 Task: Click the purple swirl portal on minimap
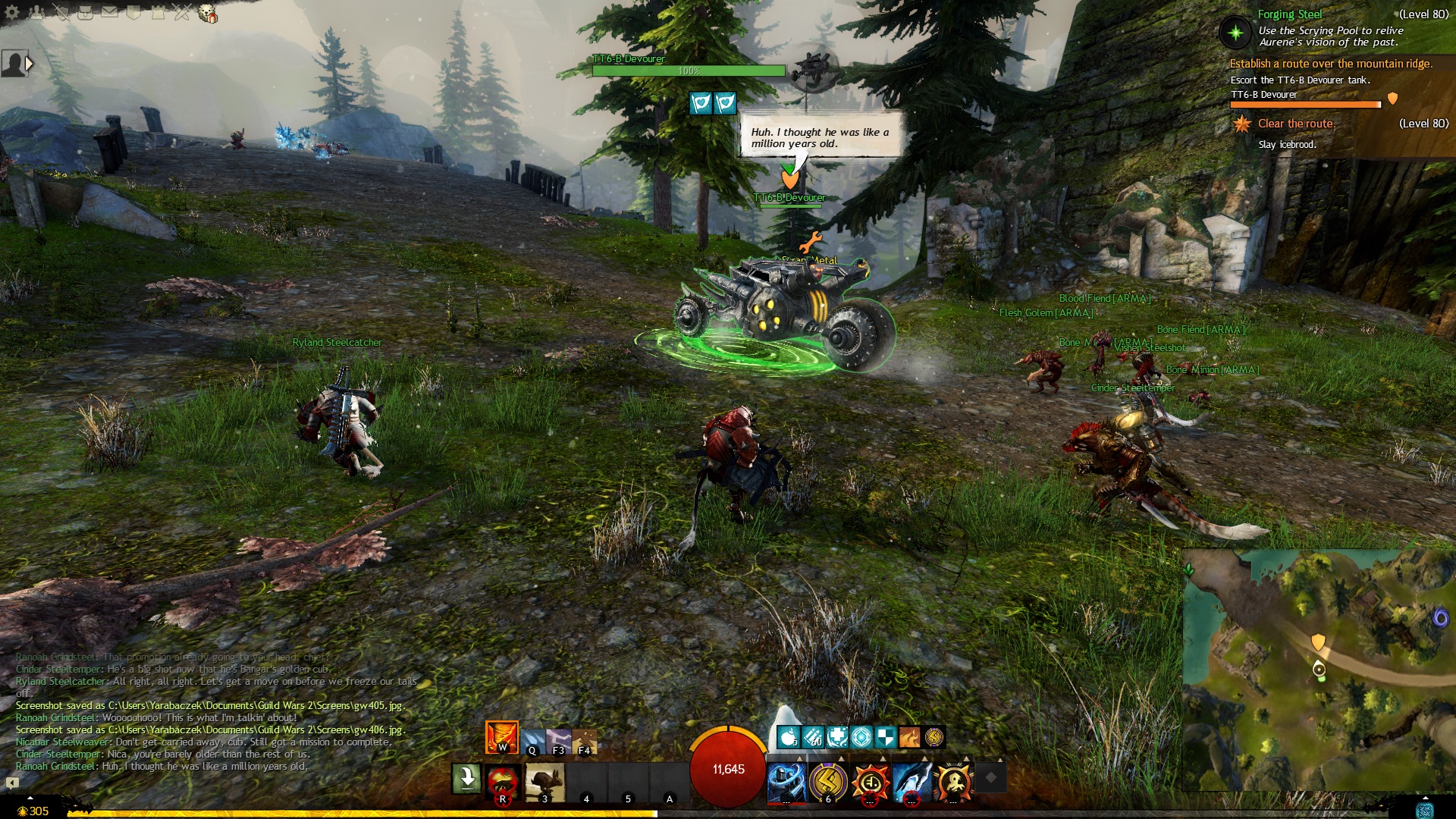(x=1439, y=619)
